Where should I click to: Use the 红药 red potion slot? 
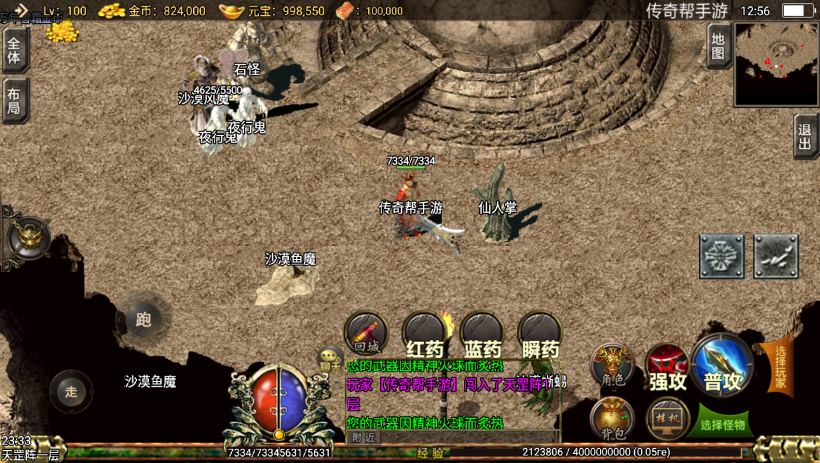click(424, 336)
